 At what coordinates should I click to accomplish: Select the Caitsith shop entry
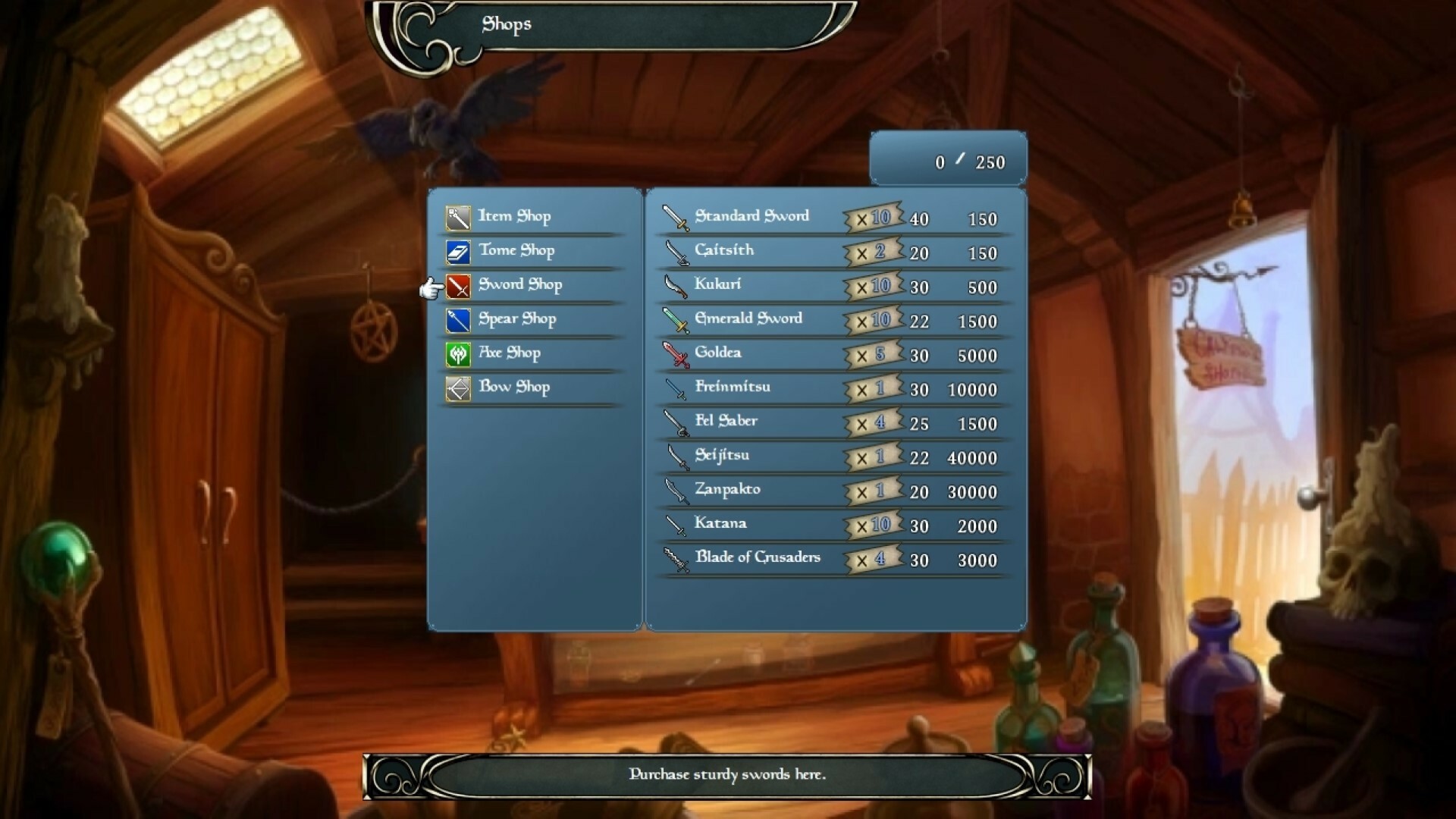tap(725, 250)
